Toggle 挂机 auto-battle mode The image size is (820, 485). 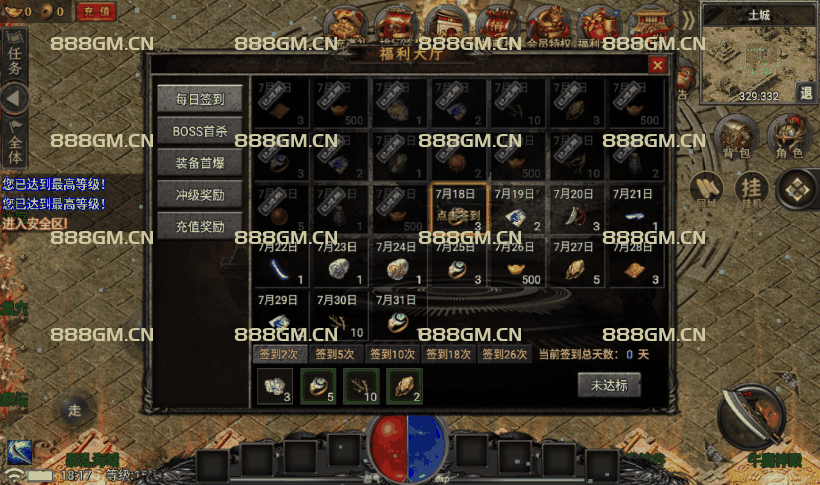tap(750, 189)
